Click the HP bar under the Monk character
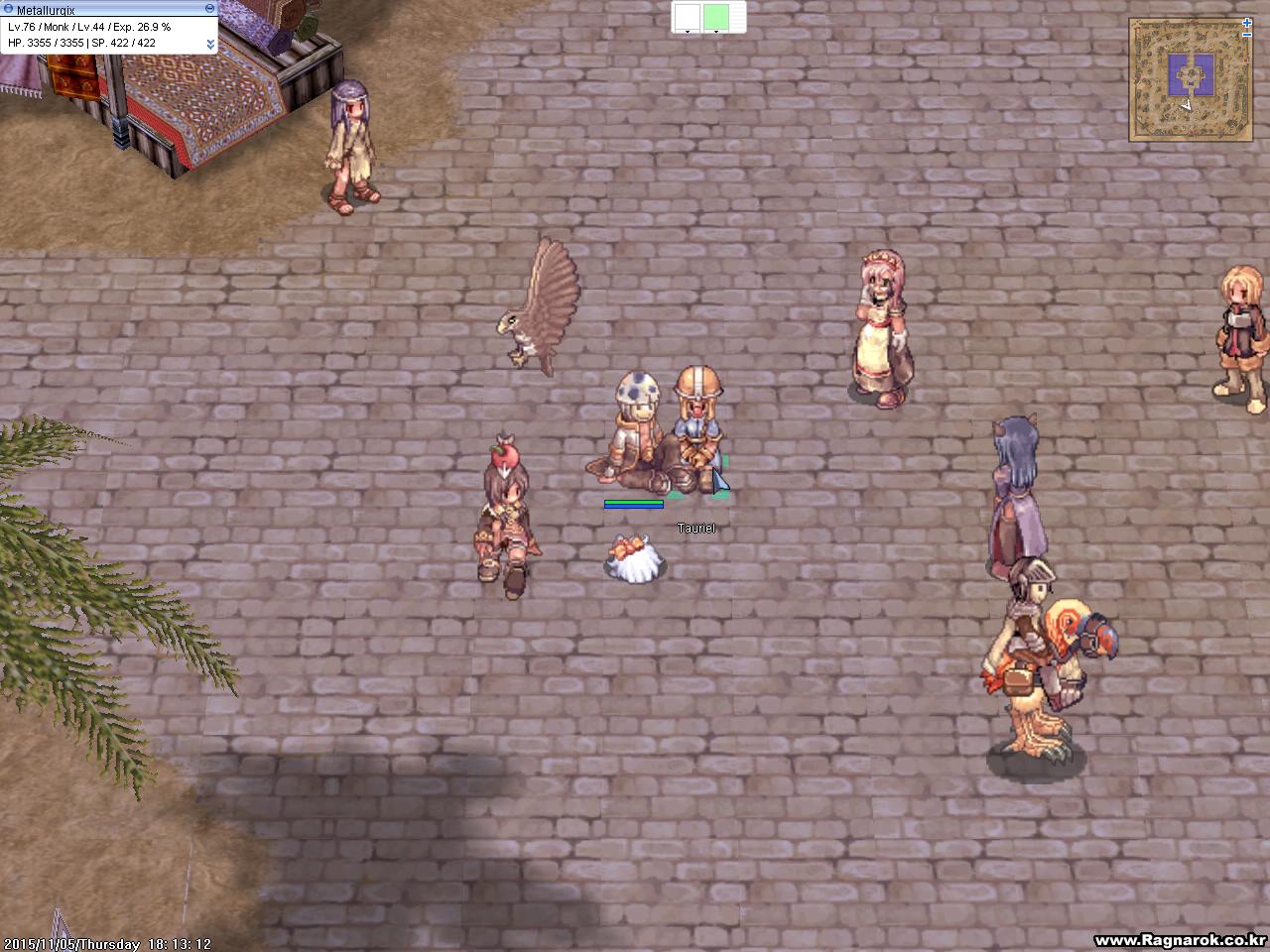 (x=633, y=503)
